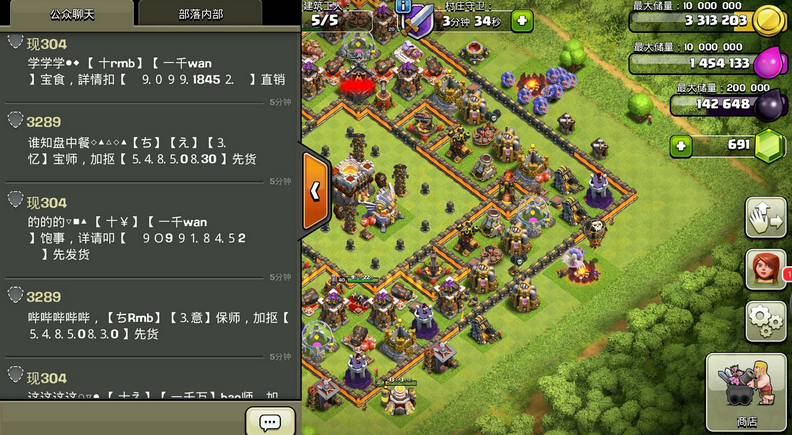Tap the speech bubble send button
This screenshot has height=435, width=792.
[x=270, y=421]
